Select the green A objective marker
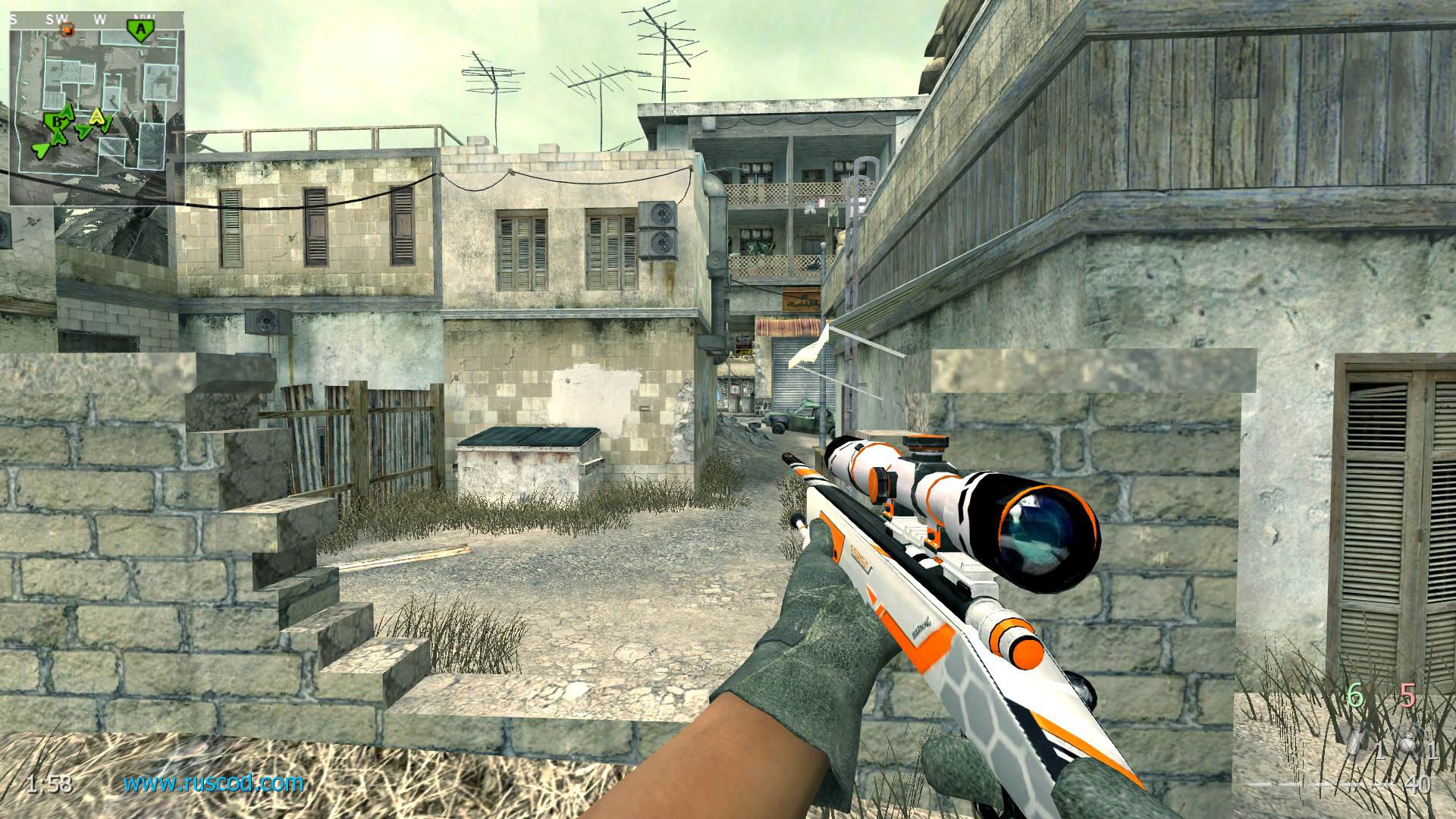 click(139, 30)
